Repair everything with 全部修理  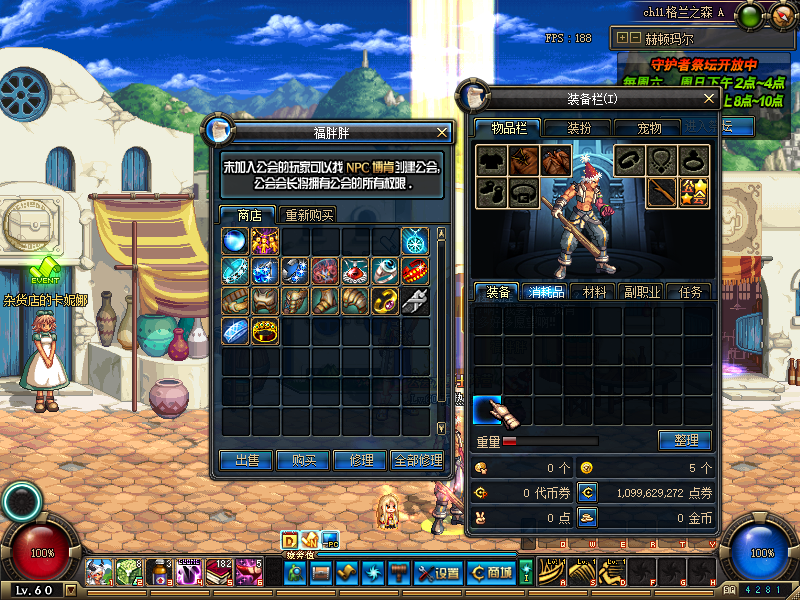[417, 460]
